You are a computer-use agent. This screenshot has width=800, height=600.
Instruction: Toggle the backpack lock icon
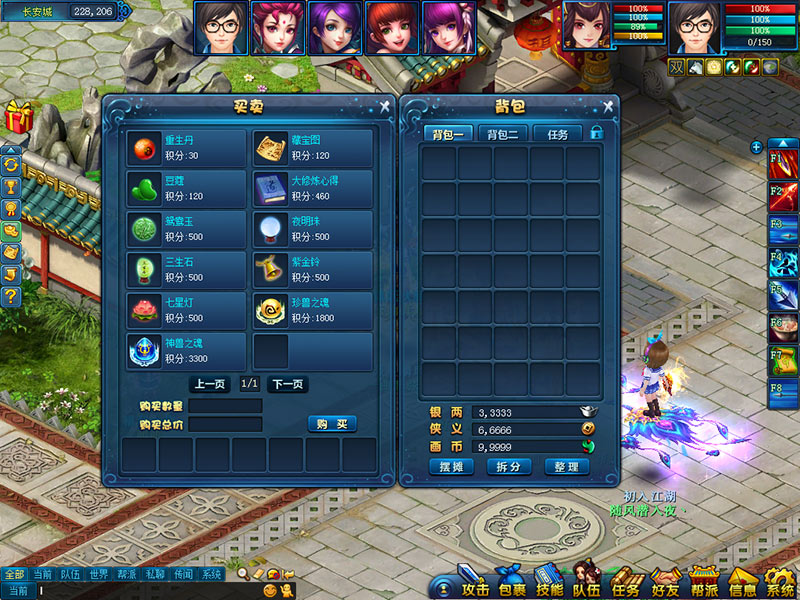coord(597,132)
